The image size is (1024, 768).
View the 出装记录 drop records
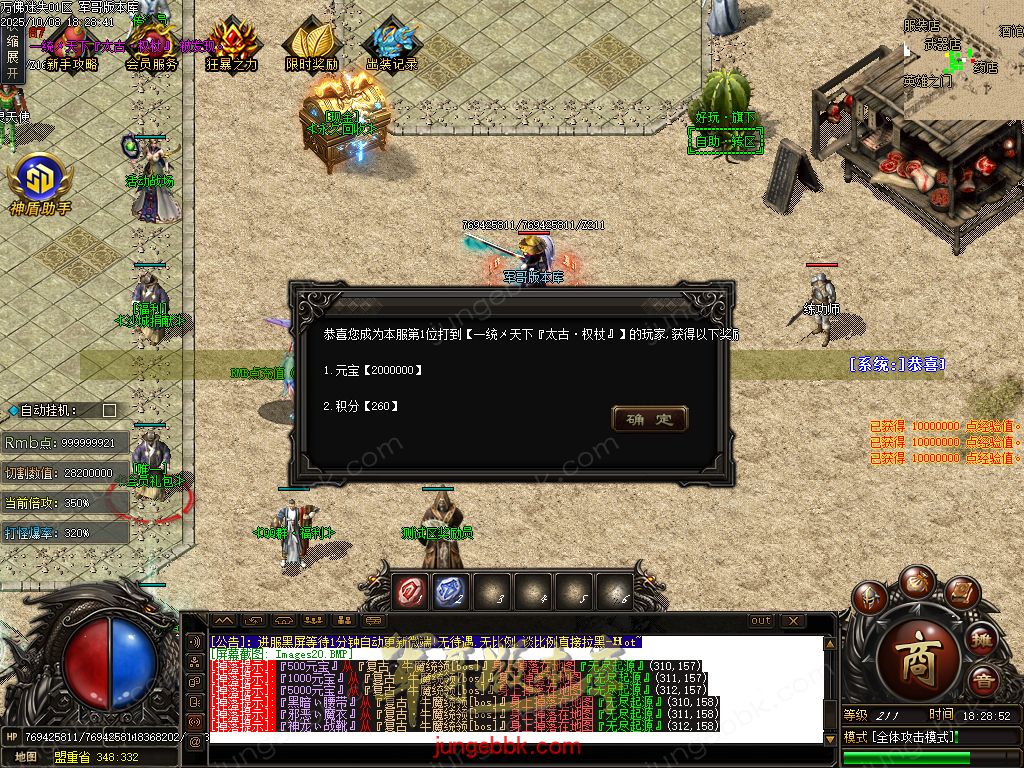coord(391,45)
